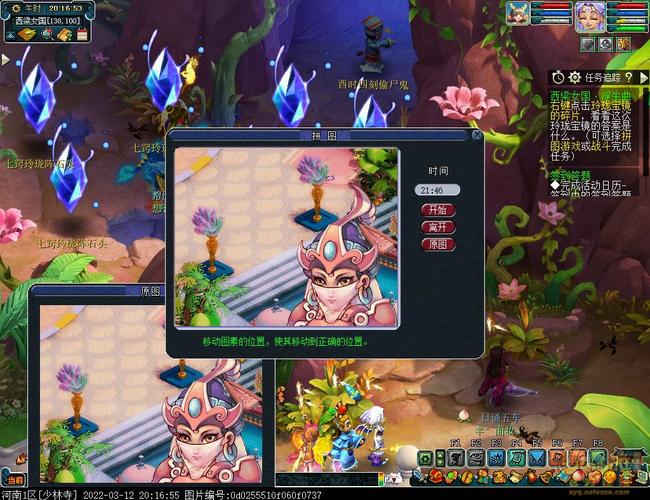Select the purple-haired player character portrait

coord(587,15)
